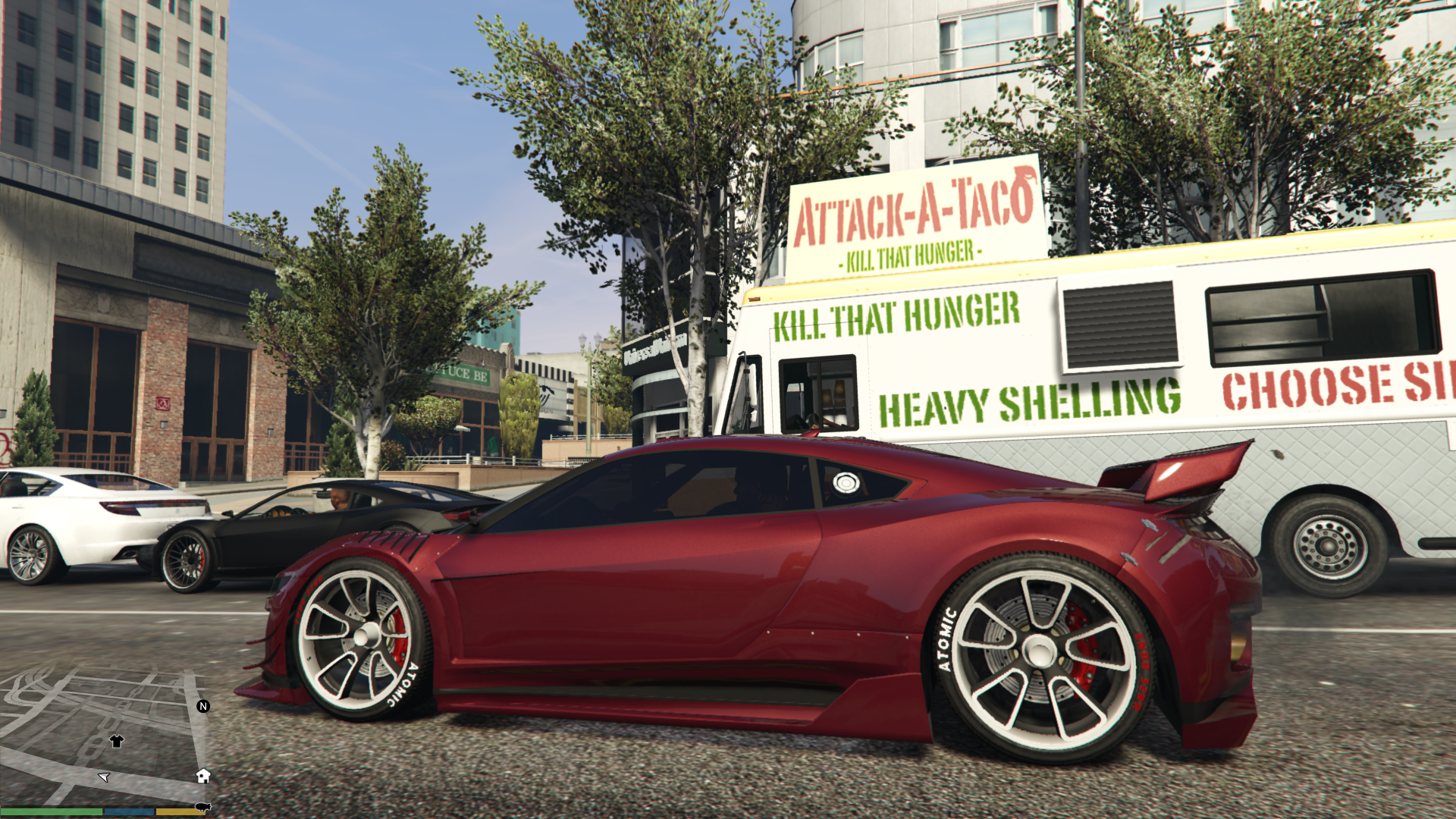Select the safehouse house marker on minimap
This screenshot has height=819, width=1456.
[x=202, y=775]
